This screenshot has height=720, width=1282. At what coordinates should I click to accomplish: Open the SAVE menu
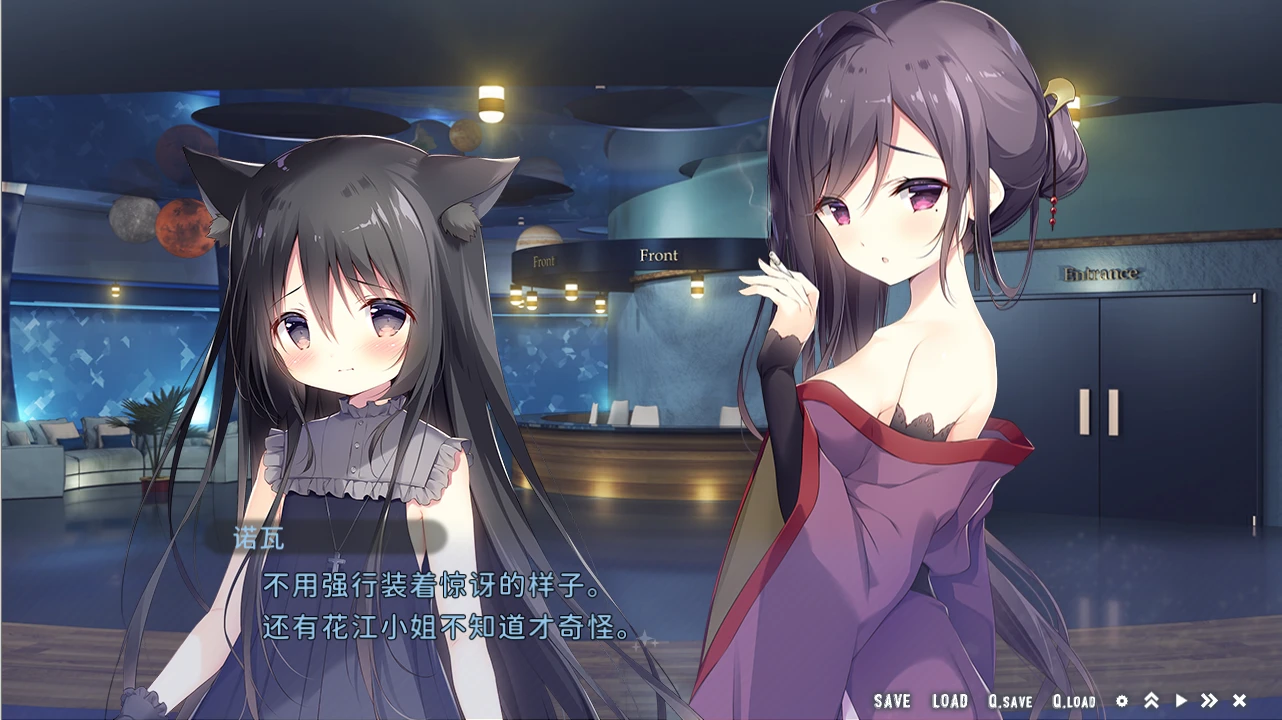coord(892,702)
